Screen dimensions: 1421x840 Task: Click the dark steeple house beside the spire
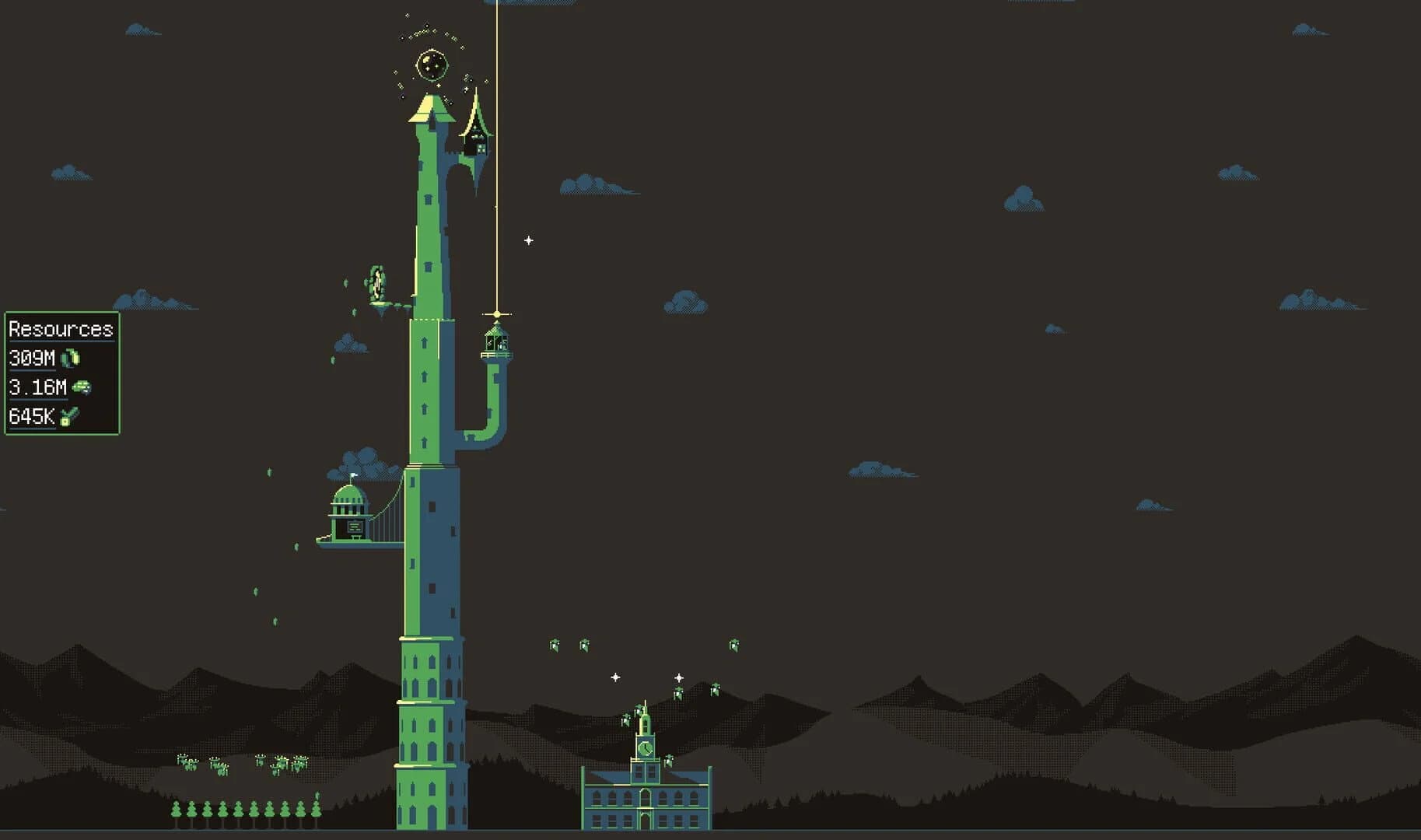coord(475,138)
